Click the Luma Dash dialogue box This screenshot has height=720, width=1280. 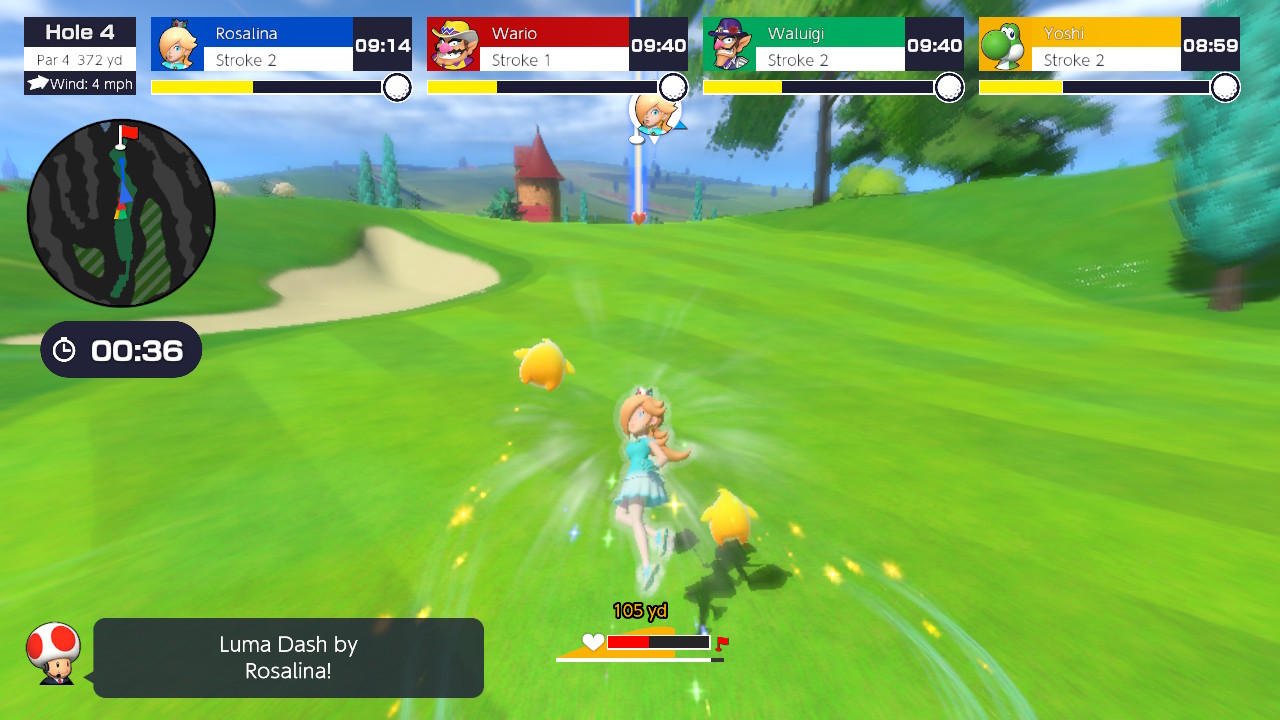click(288, 657)
